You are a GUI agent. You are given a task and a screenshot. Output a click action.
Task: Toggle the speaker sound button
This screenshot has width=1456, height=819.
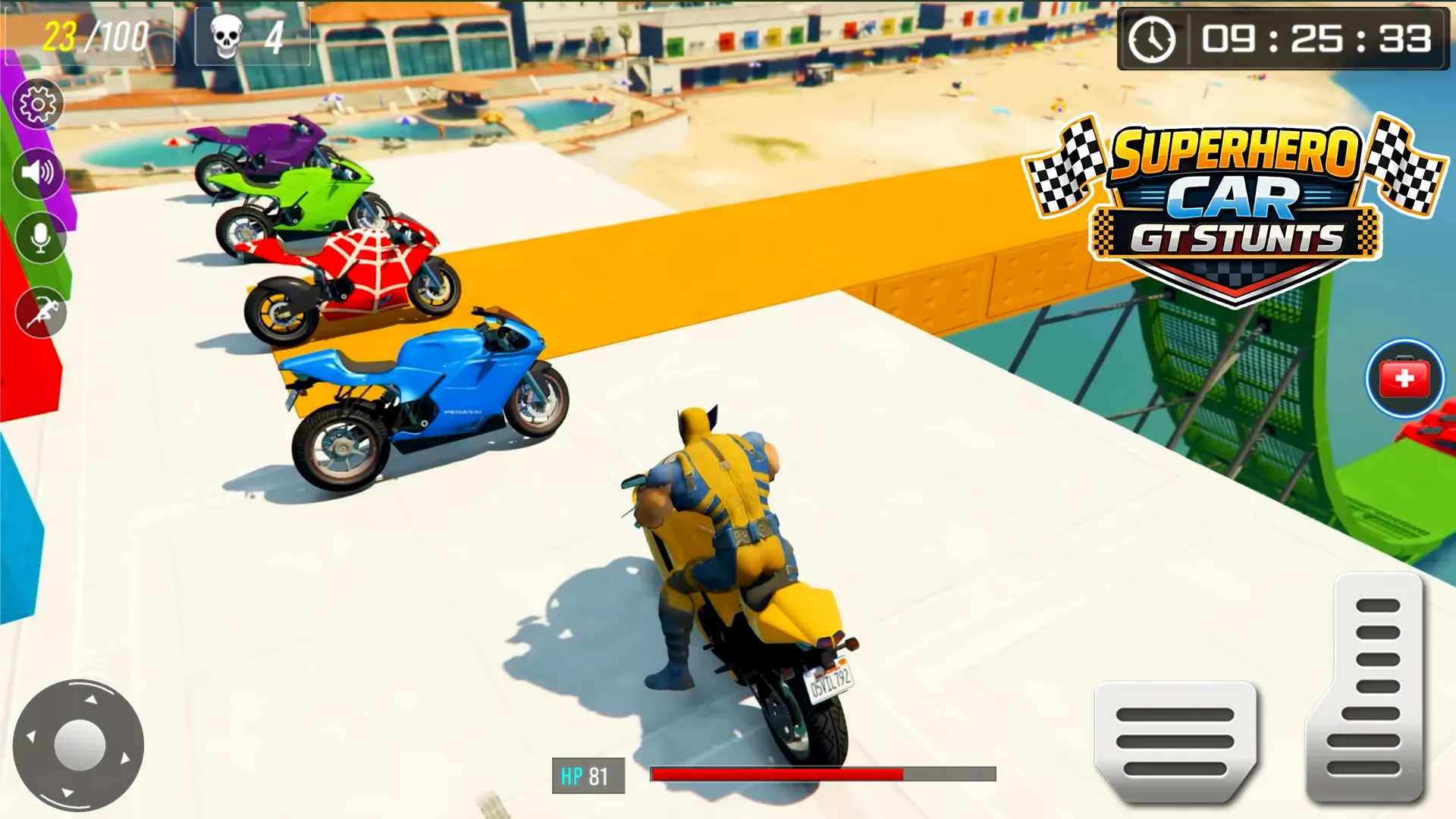(38, 173)
